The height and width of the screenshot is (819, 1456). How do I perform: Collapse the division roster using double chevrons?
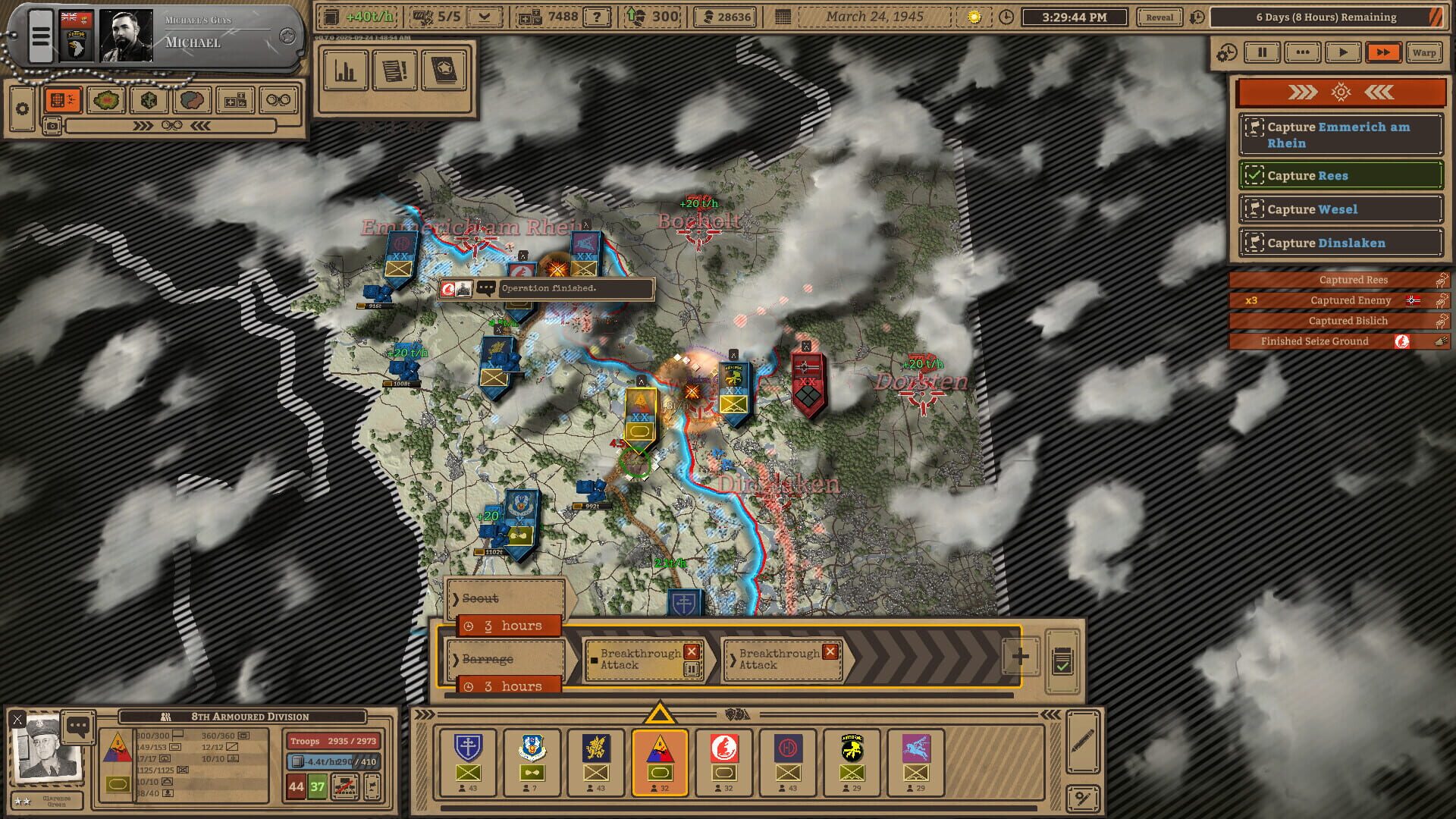coord(1050,713)
